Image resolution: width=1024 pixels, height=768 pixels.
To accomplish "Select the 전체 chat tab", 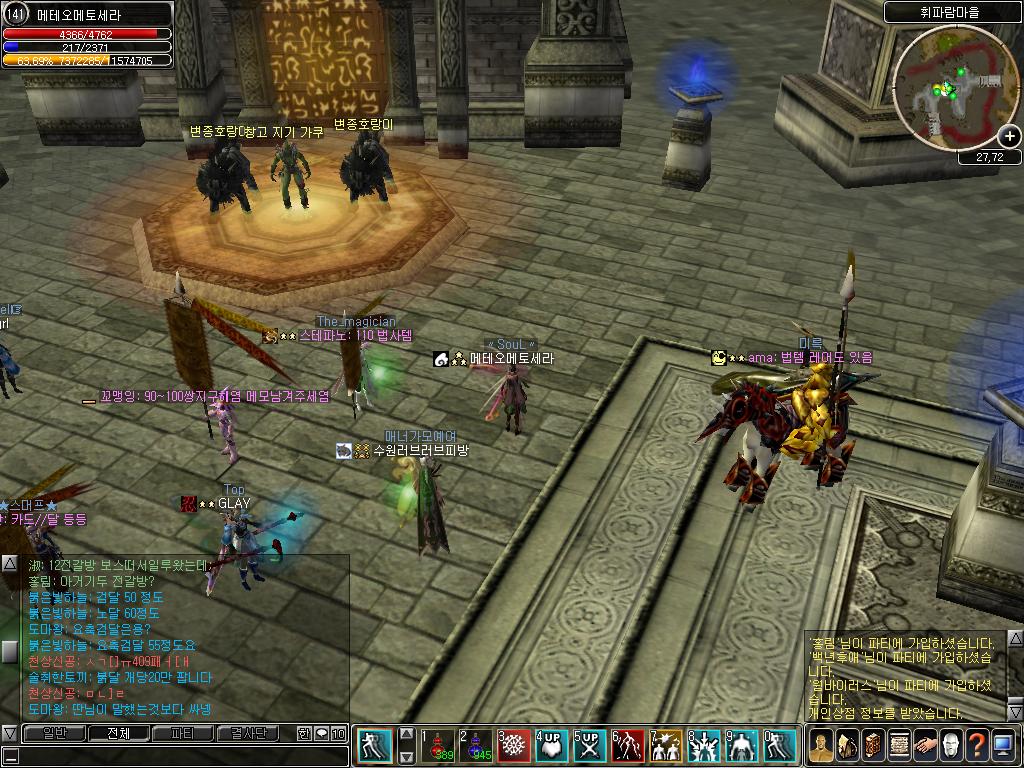I will pos(119,733).
